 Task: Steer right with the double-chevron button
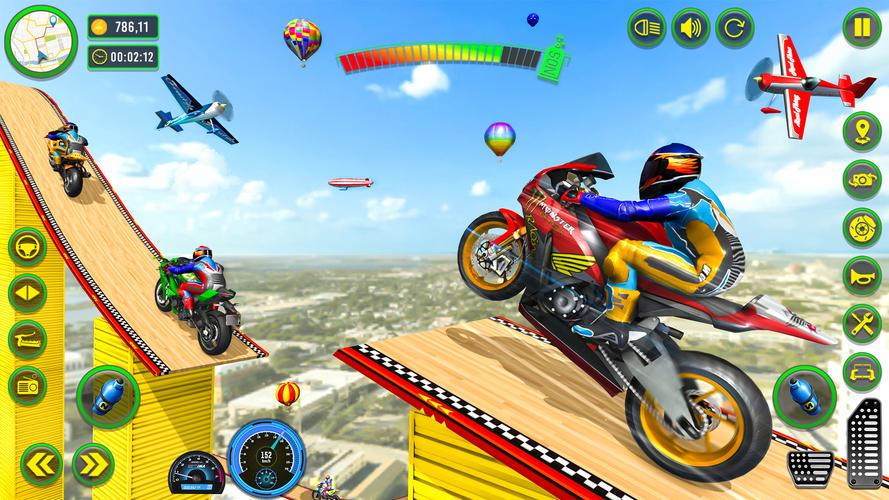92,463
